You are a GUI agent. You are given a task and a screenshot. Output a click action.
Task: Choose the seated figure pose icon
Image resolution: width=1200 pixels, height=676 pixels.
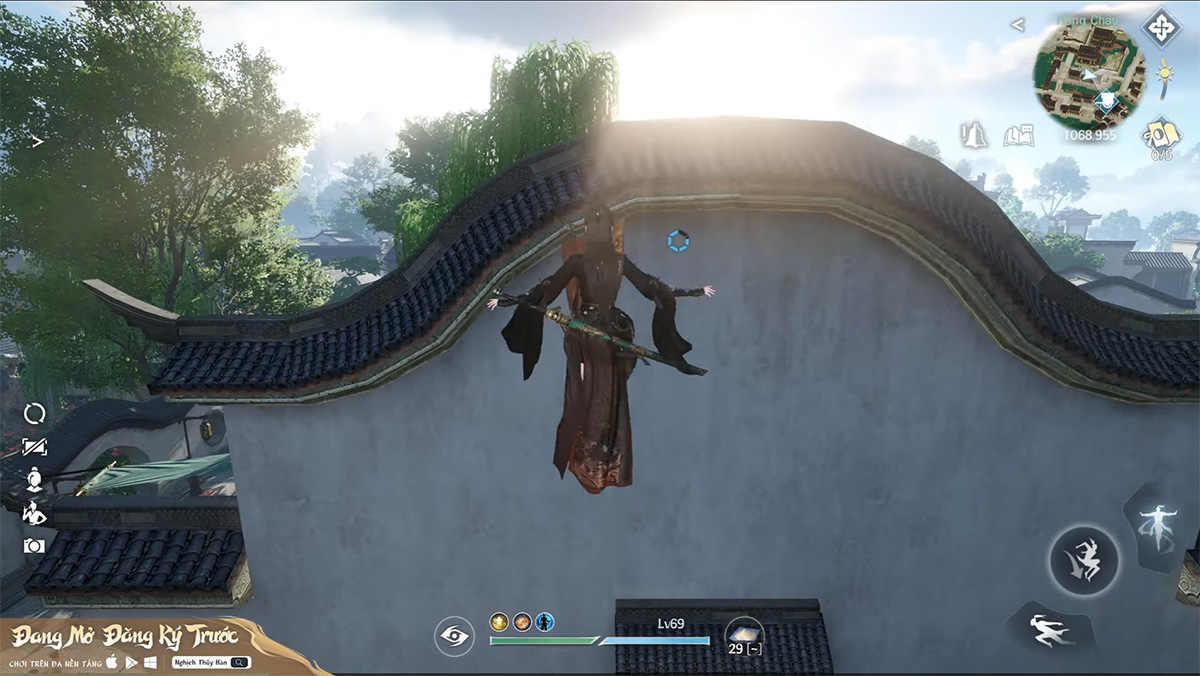(x=35, y=513)
